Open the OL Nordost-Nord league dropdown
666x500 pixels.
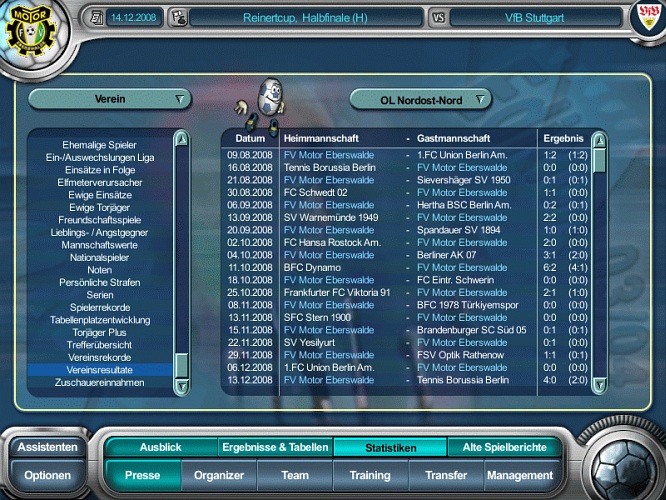[x=421, y=99]
